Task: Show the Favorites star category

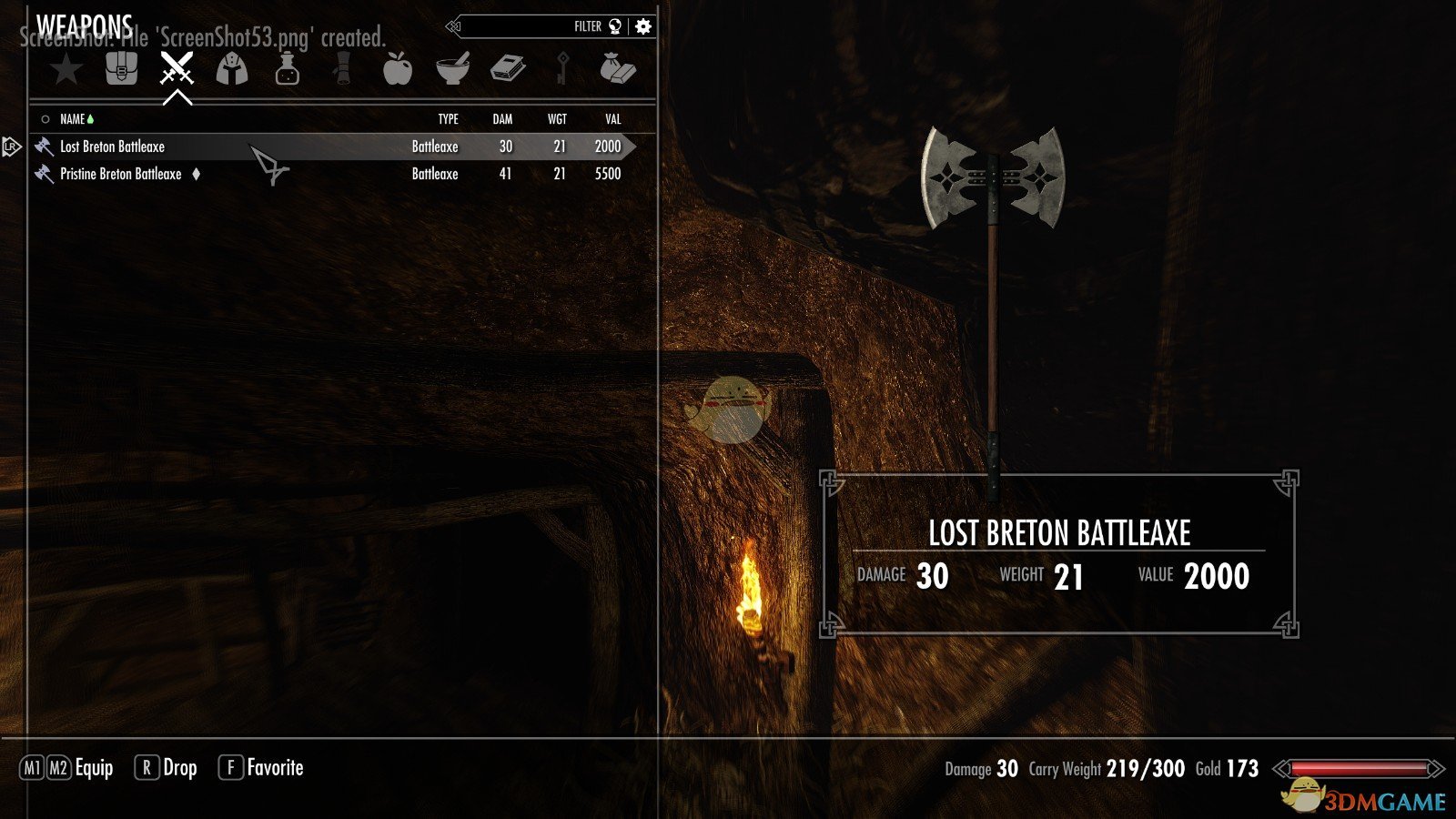Action: tap(66, 69)
